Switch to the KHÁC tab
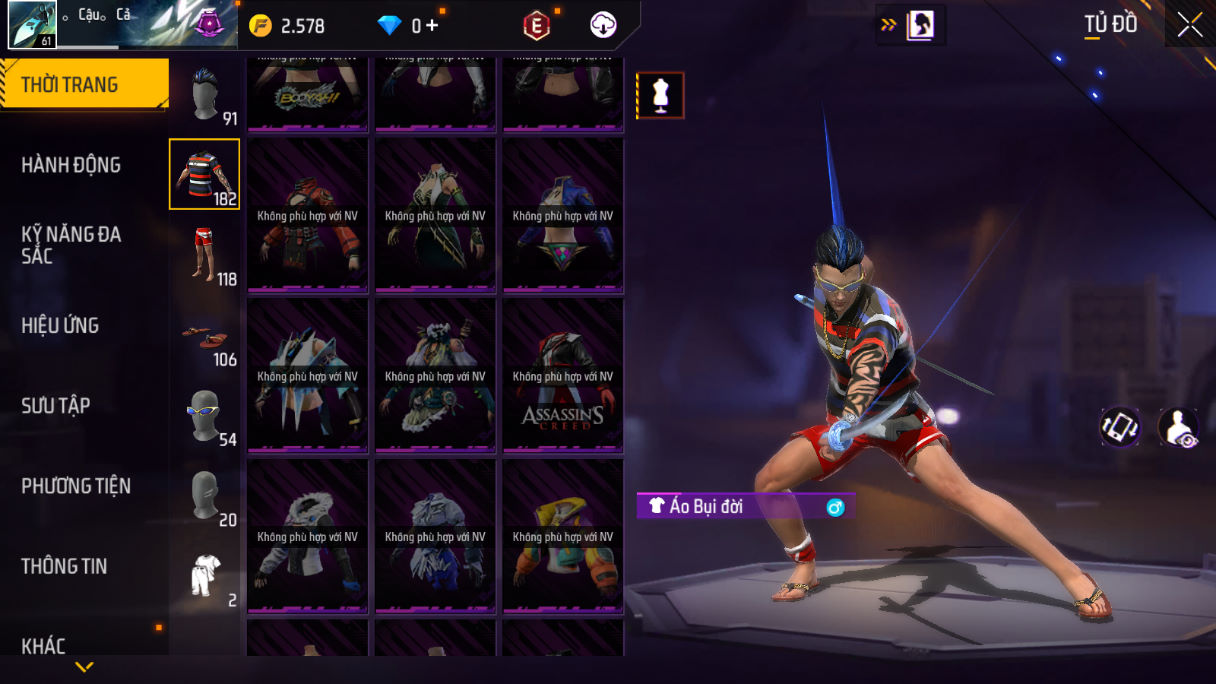Viewport: 1216px width, 684px height. pos(44,646)
